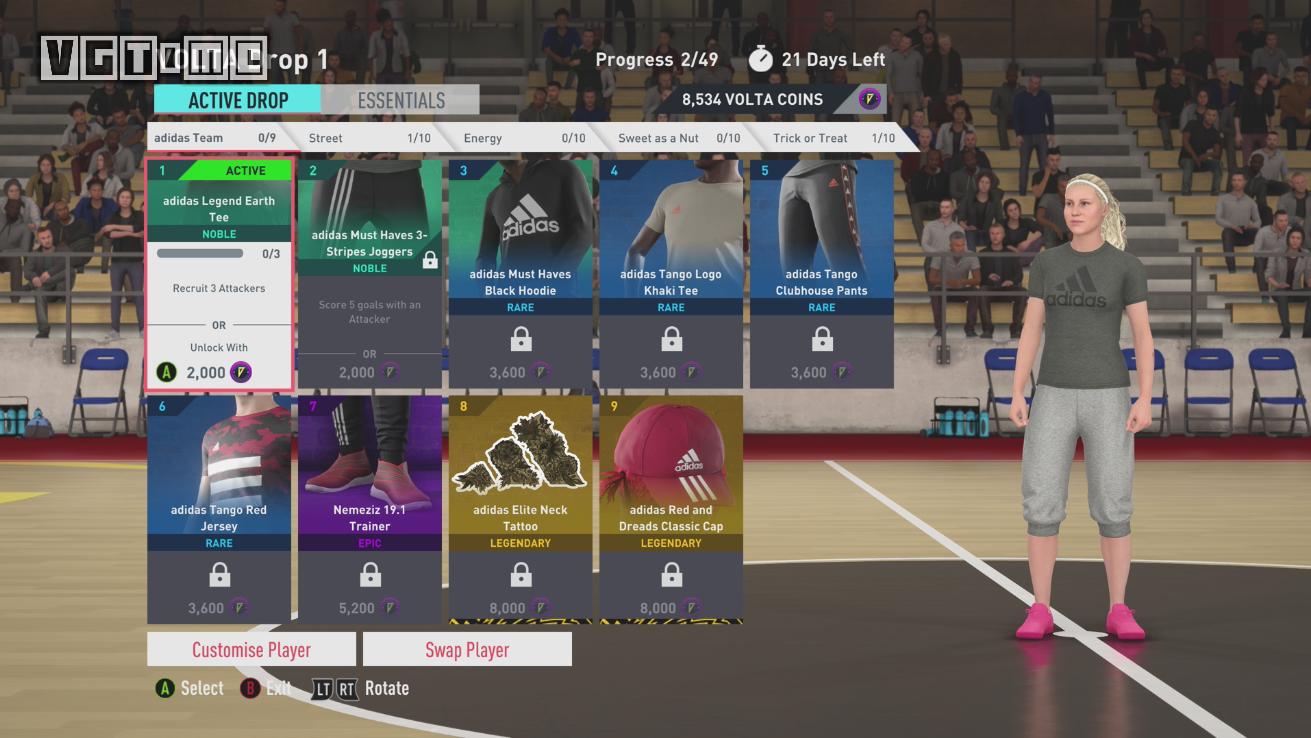Image resolution: width=1311 pixels, height=738 pixels.
Task: Expand the Street 1/10 category
Action: [370, 137]
